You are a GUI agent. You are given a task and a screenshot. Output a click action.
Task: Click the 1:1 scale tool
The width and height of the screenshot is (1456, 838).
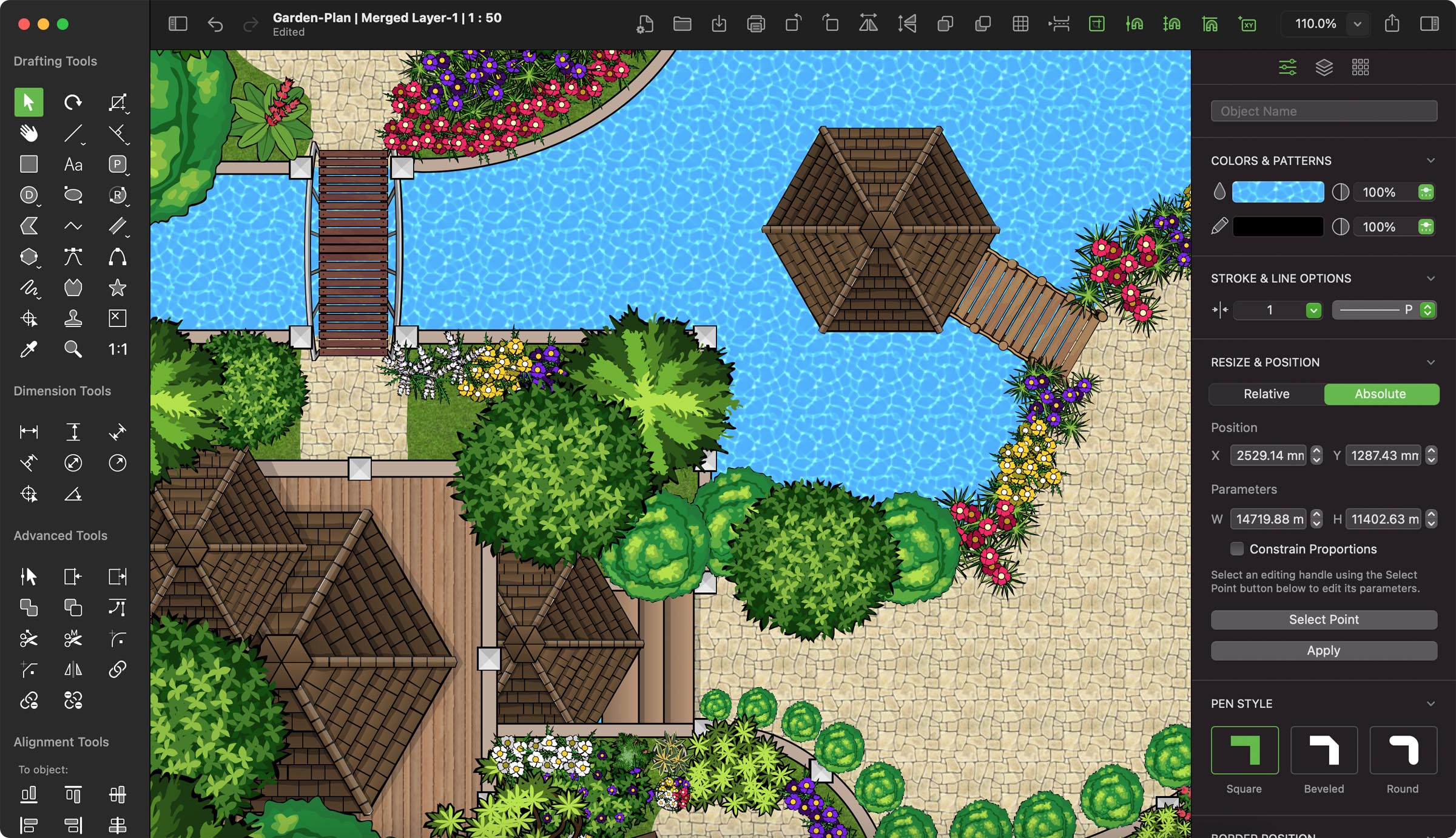click(x=117, y=350)
